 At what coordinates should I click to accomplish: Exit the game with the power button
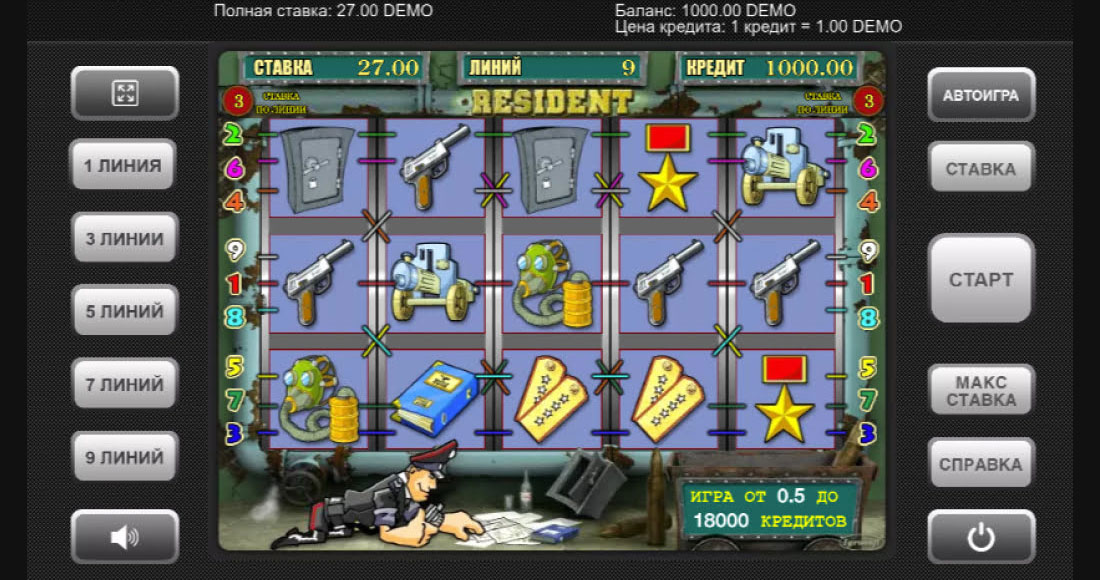point(980,537)
